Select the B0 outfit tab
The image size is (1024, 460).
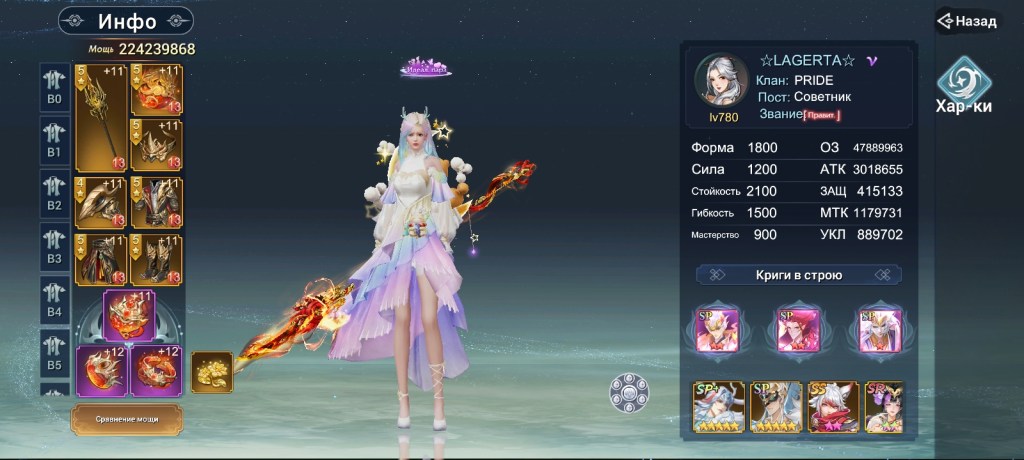point(54,88)
